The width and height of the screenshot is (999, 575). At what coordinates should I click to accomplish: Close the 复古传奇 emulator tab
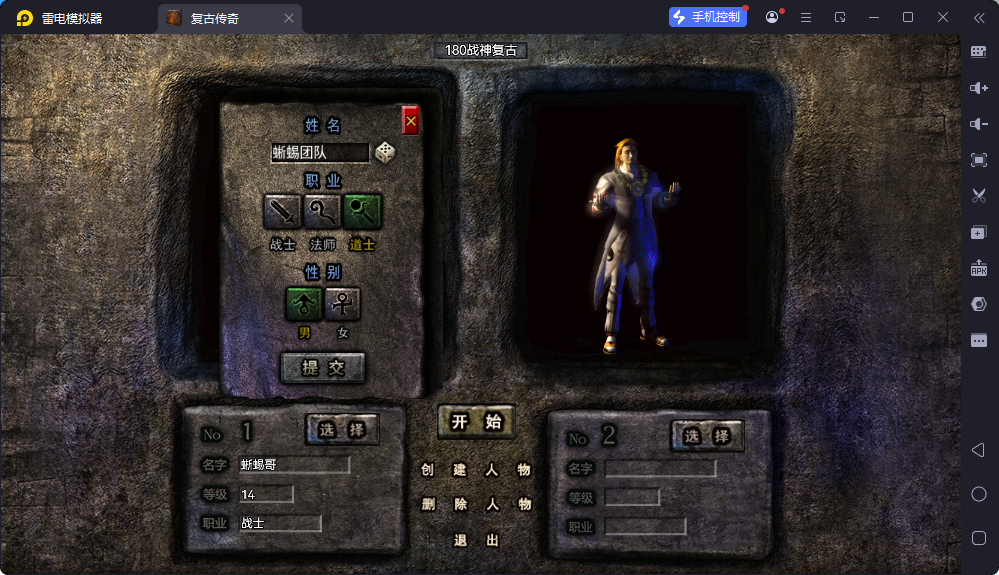point(289,18)
